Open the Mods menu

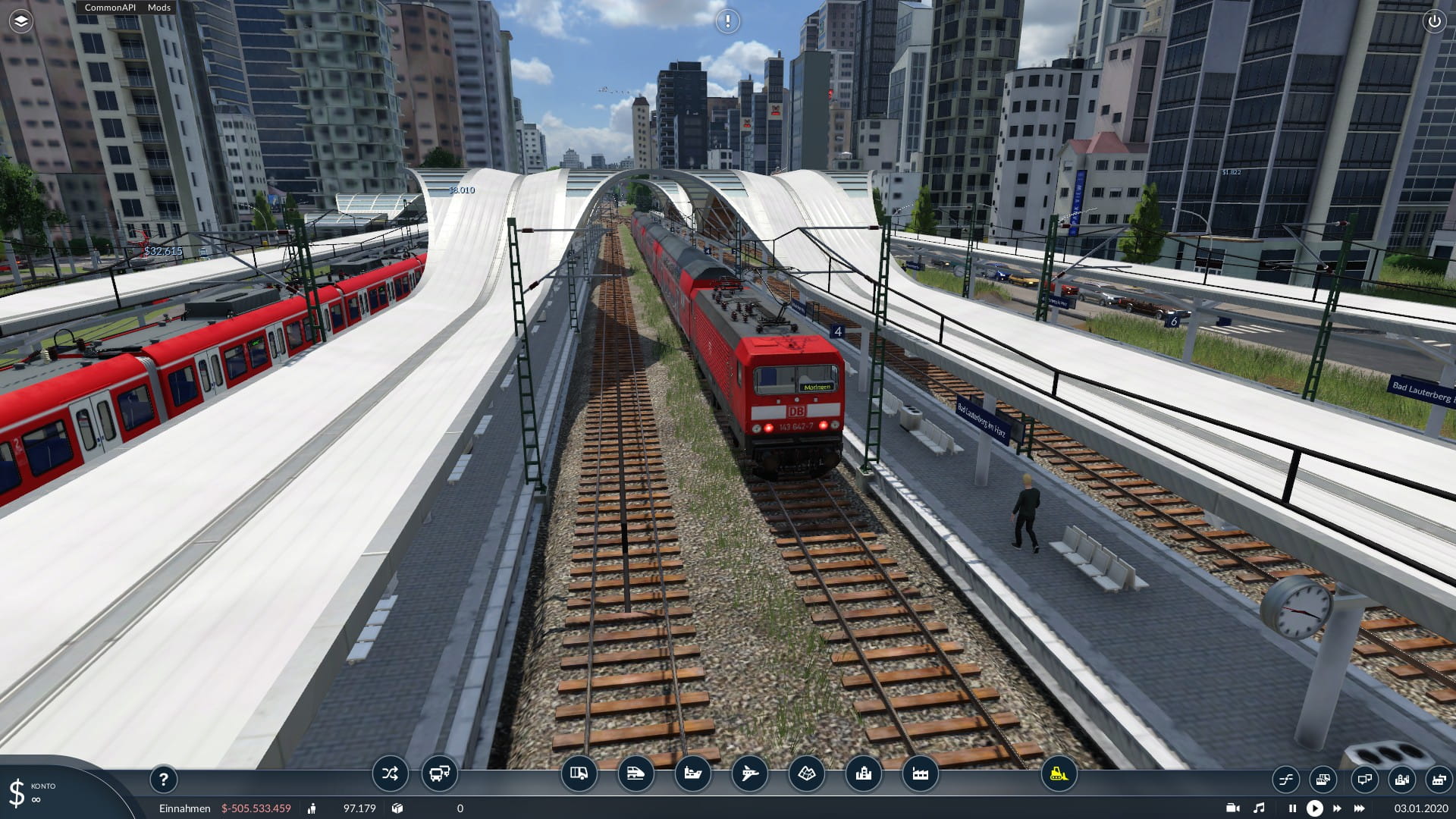tap(159, 8)
